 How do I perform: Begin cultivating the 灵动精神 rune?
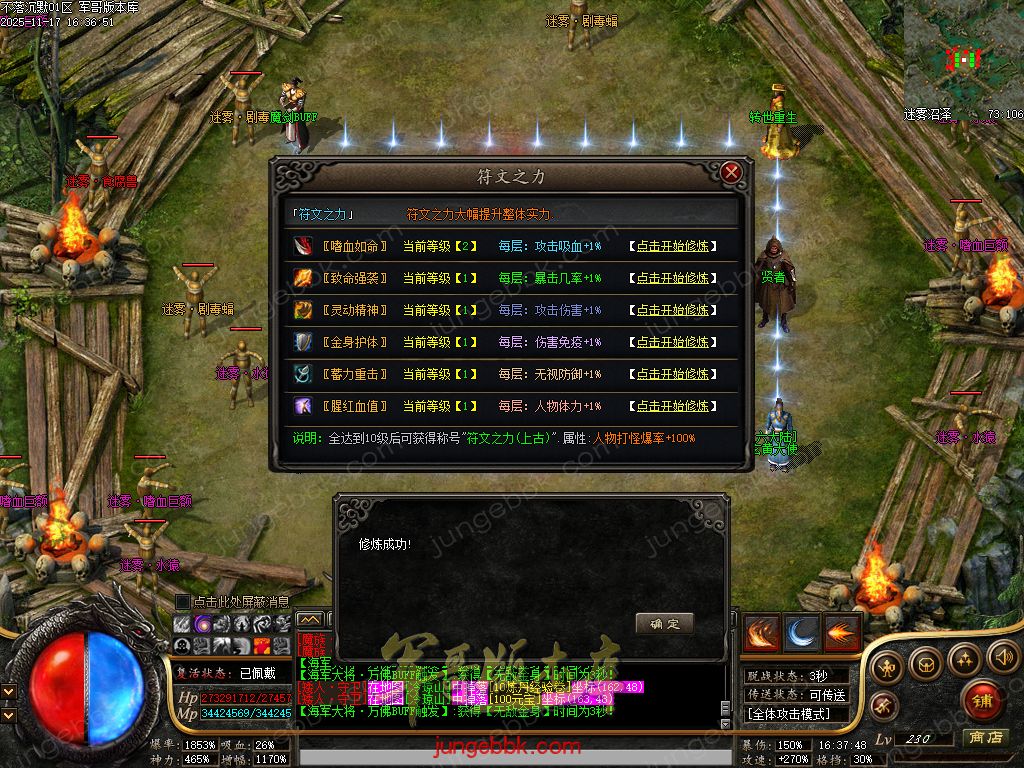673,310
